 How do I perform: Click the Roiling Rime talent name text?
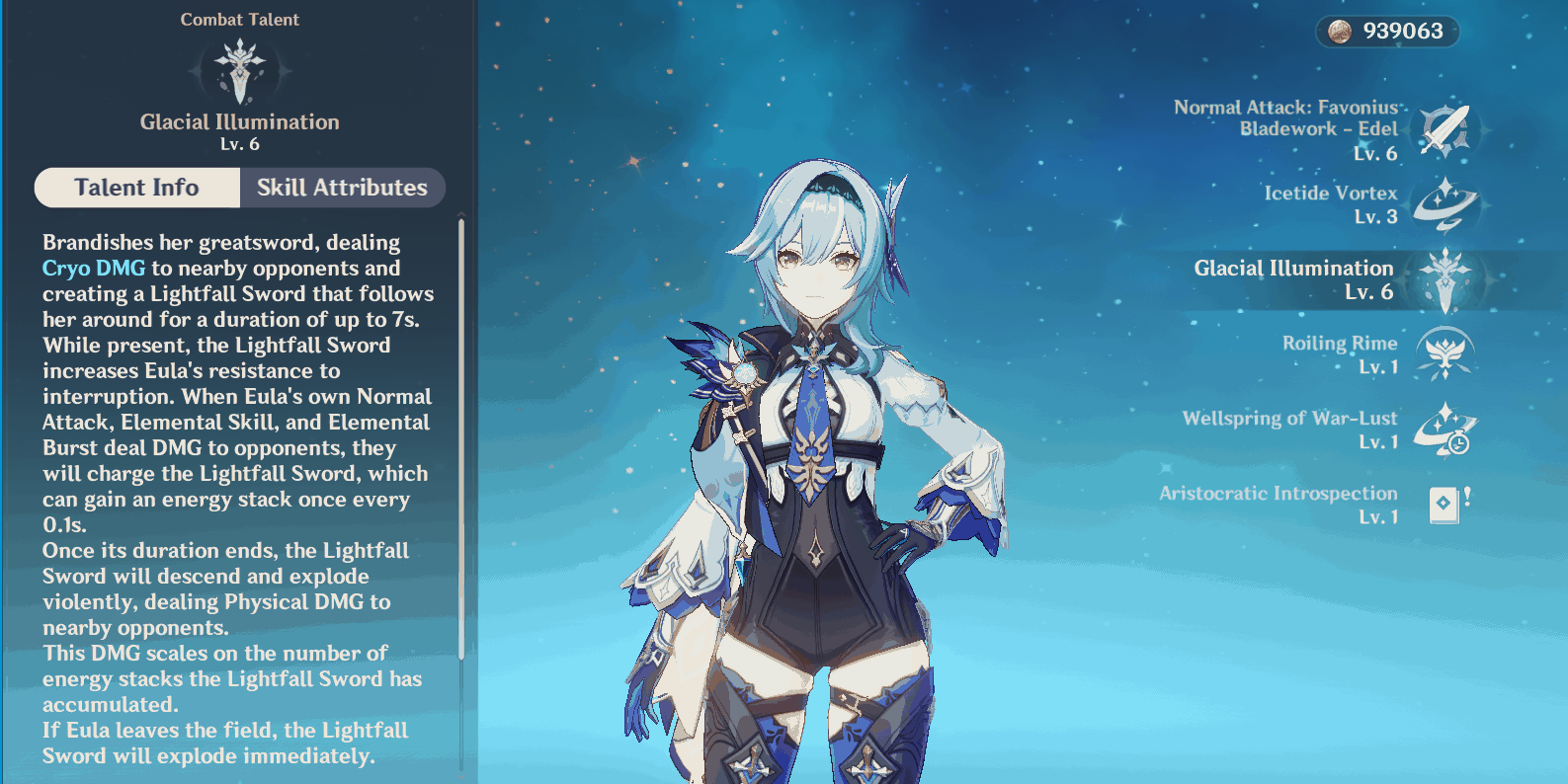[1340, 344]
